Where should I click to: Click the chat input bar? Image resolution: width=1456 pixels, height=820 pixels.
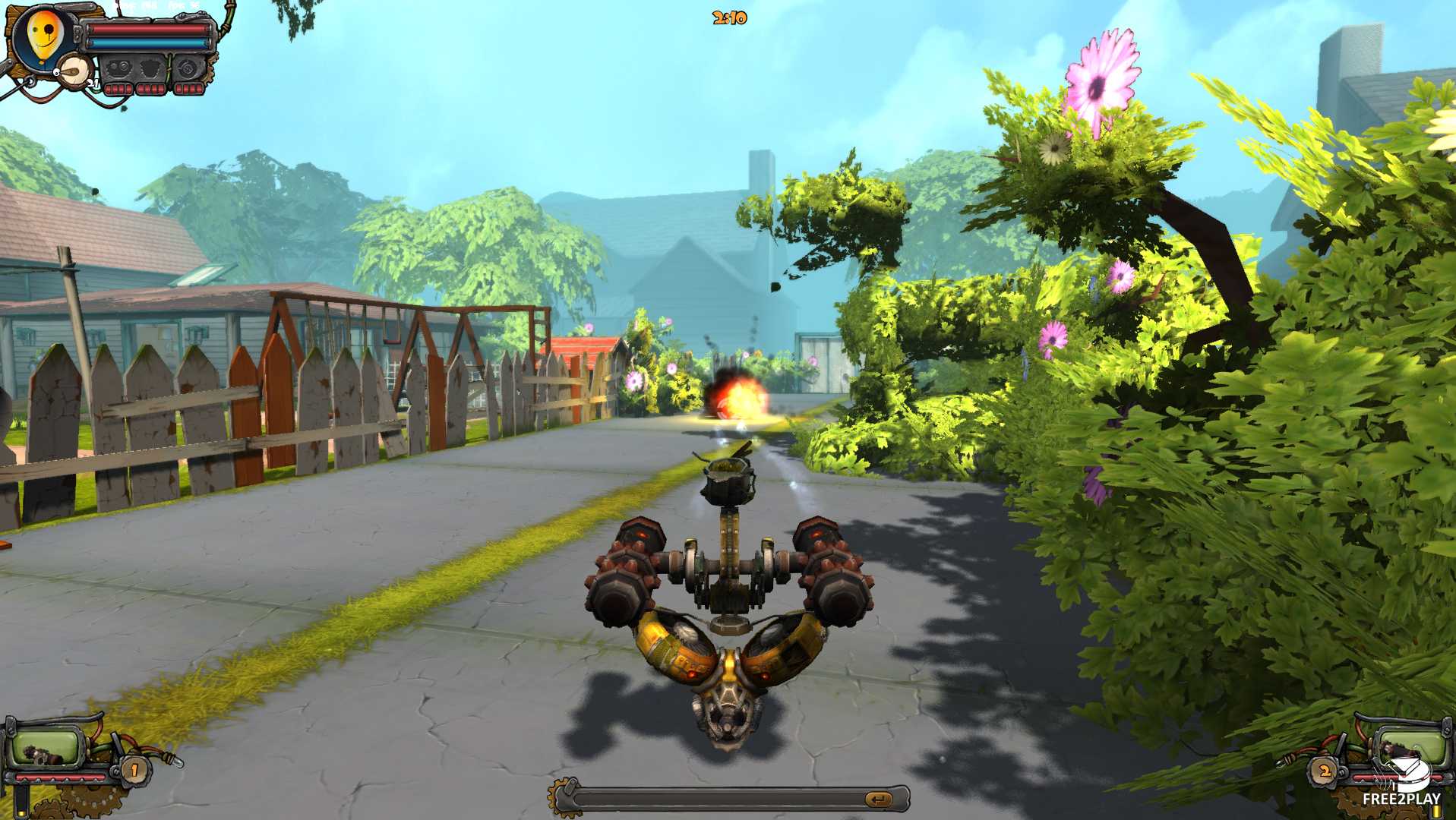coord(718,799)
